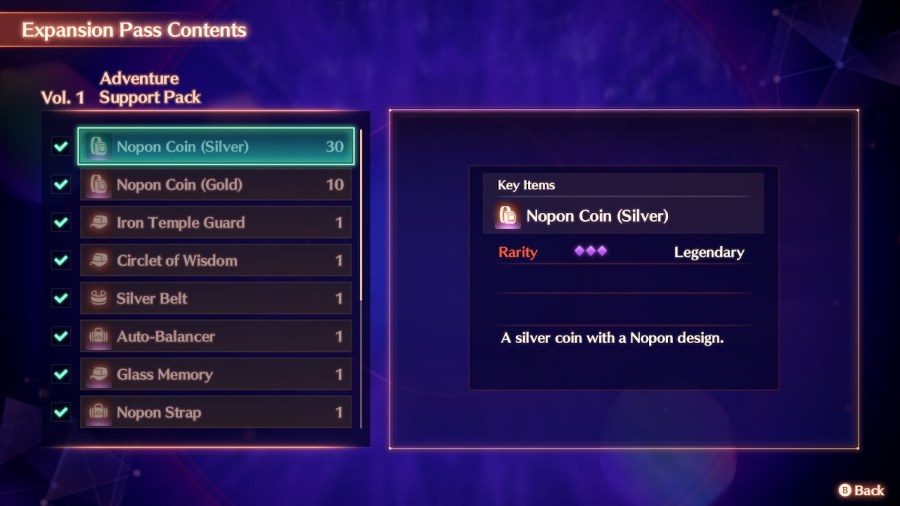The width and height of the screenshot is (900, 506).
Task: Select the Auto-Balancer entry
Action: [216, 337]
